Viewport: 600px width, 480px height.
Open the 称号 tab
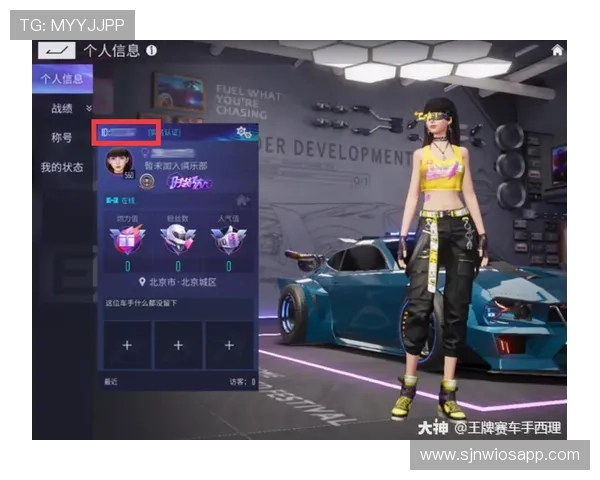coord(61,137)
